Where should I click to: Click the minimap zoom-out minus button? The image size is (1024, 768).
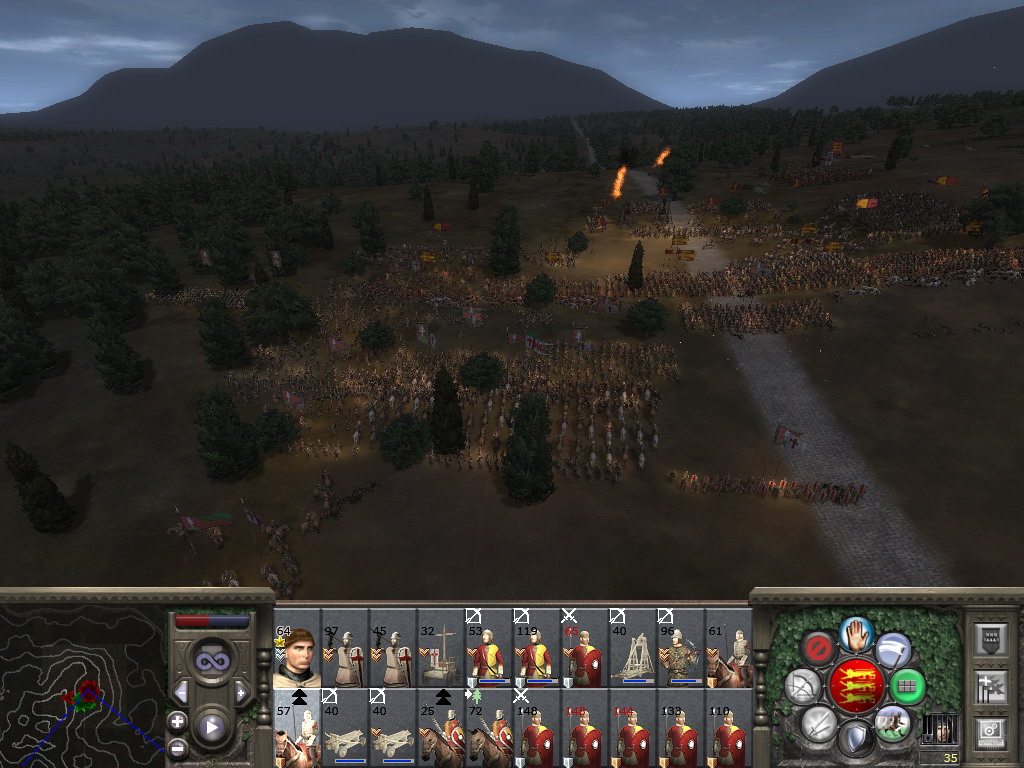178,746
